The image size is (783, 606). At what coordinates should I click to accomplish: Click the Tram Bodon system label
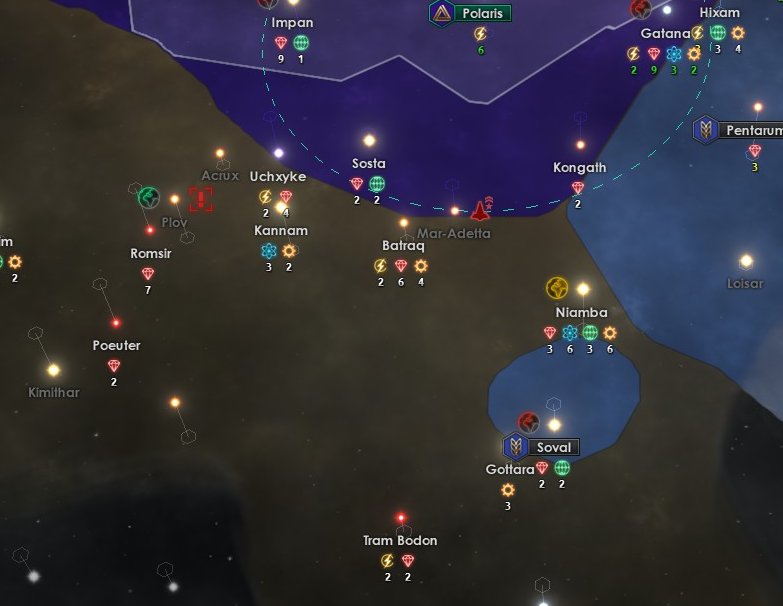[400, 541]
